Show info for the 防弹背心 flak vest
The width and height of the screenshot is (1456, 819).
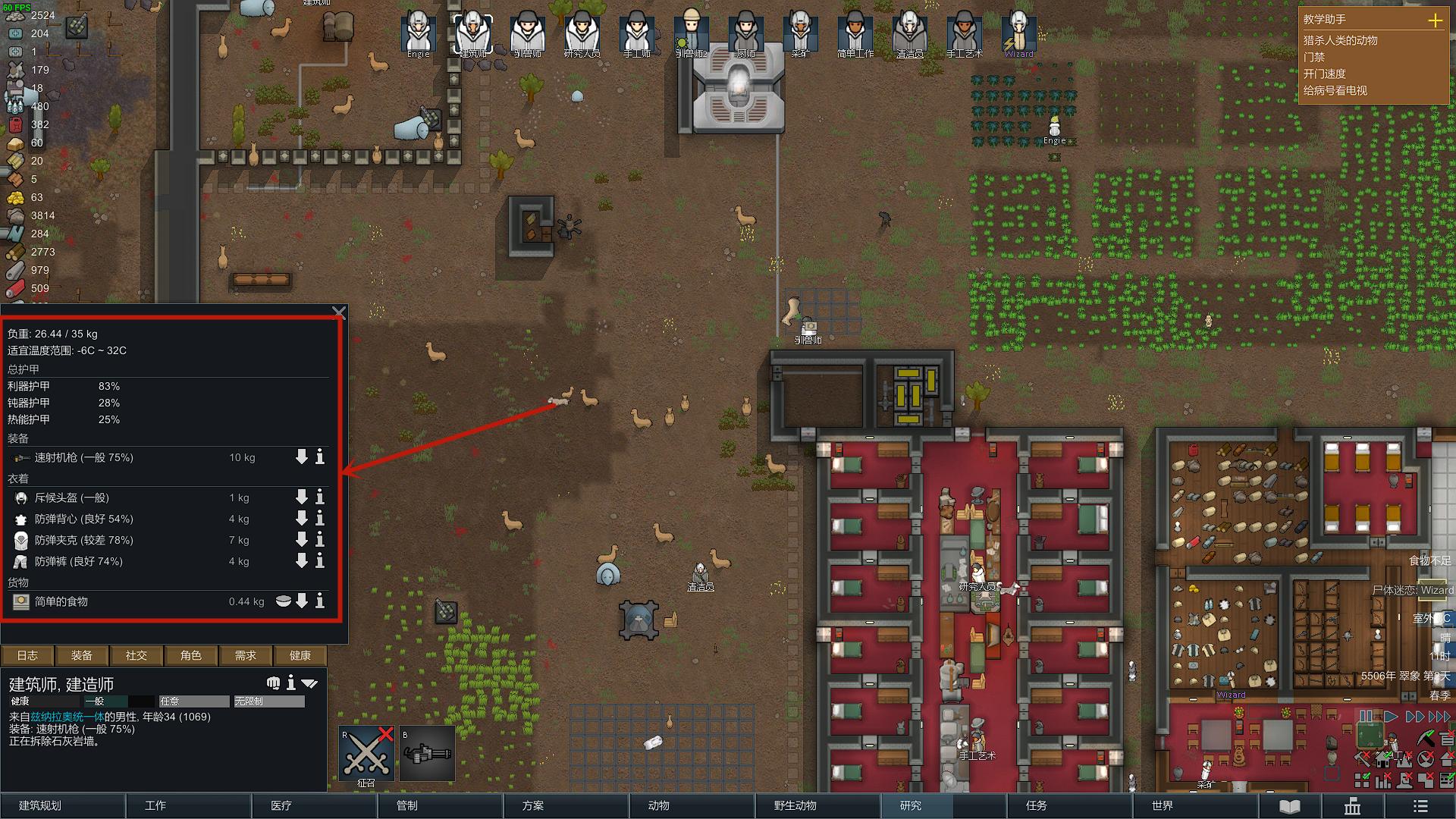pyautogui.click(x=320, y=519)
